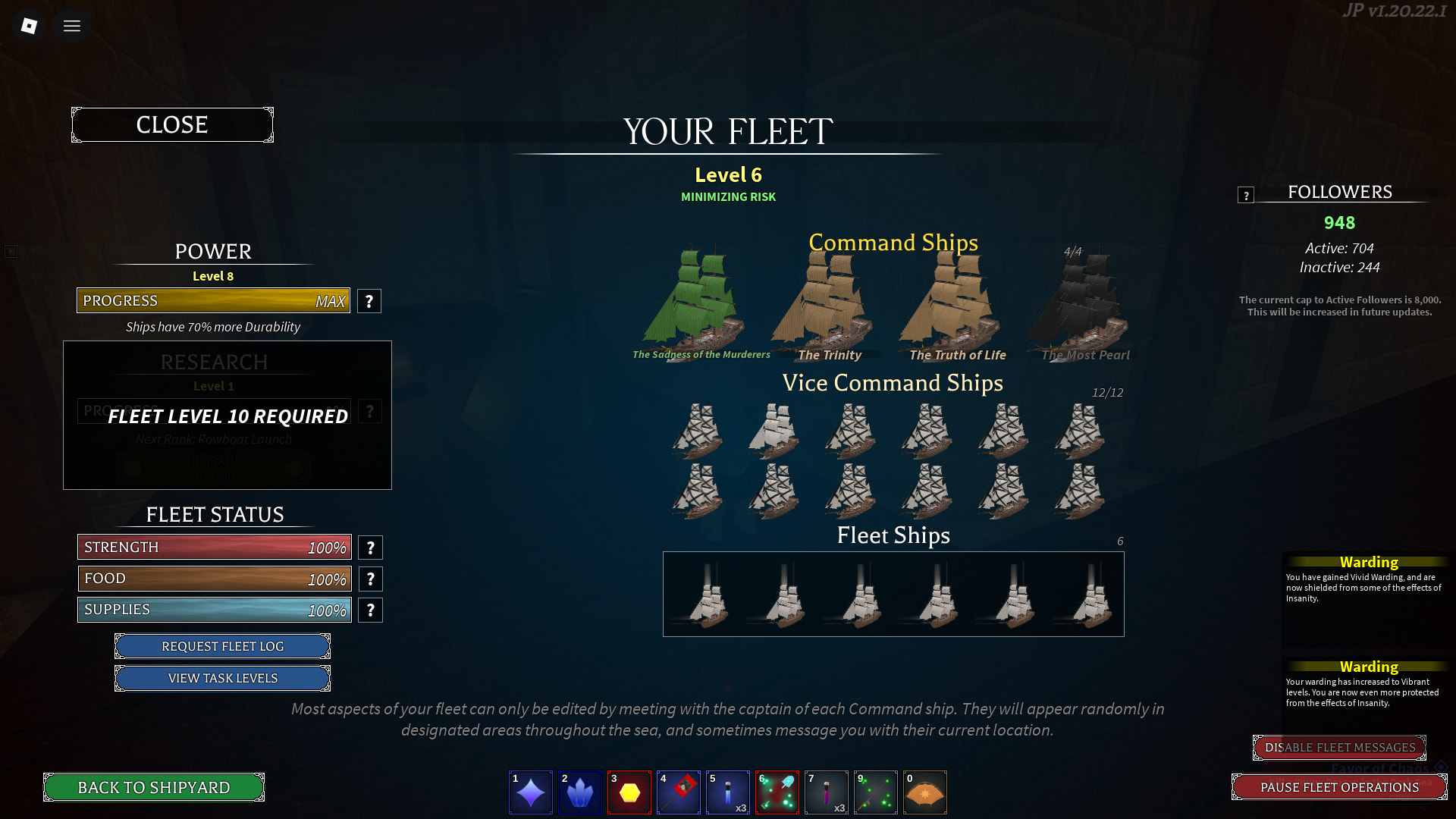1456x819 pixels.
Task: Select the orange umbrella in hotbar slot 0
Action: coord(925,792)
